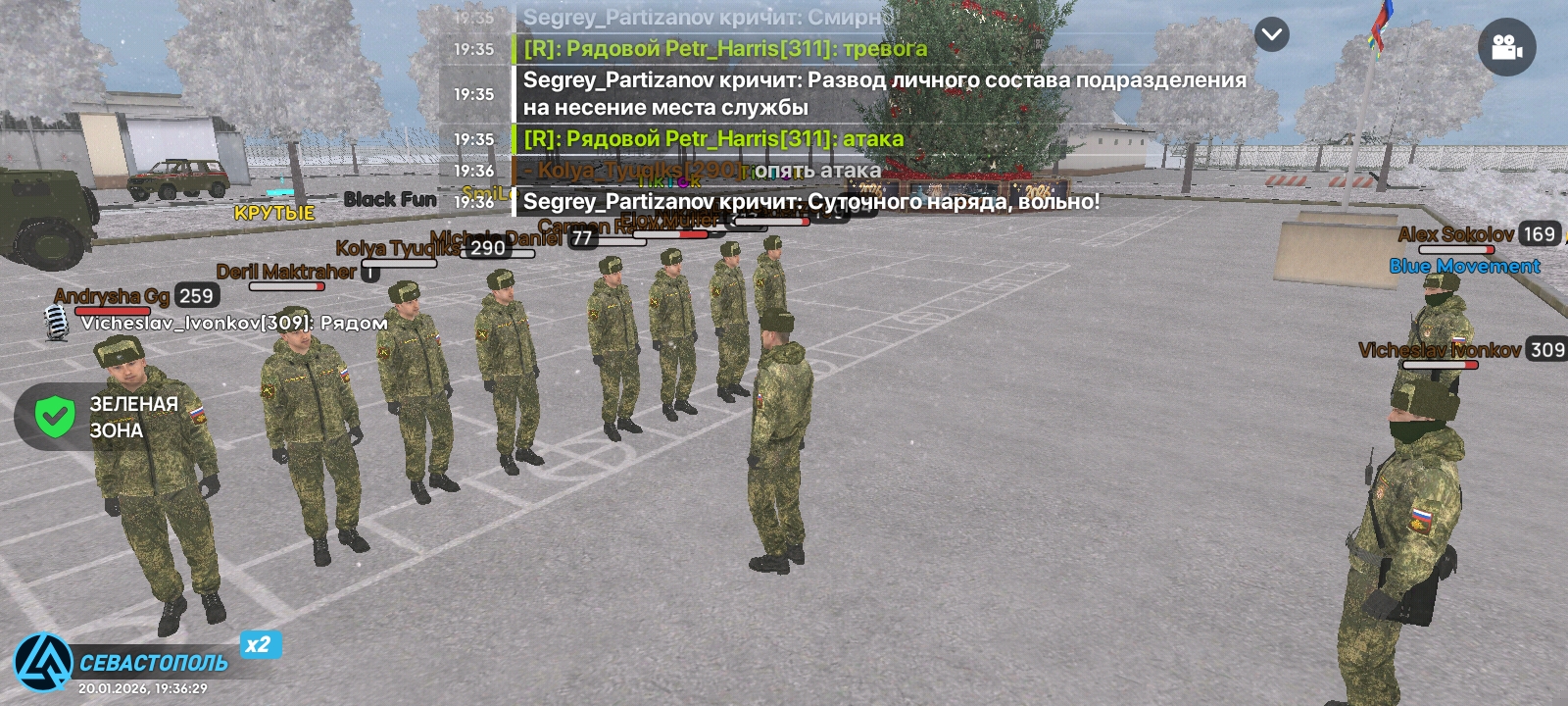The height and width of the screenshot is (706, 1568).
Task: Click the Blue Movement faction label
Action: click(1463, 266)
